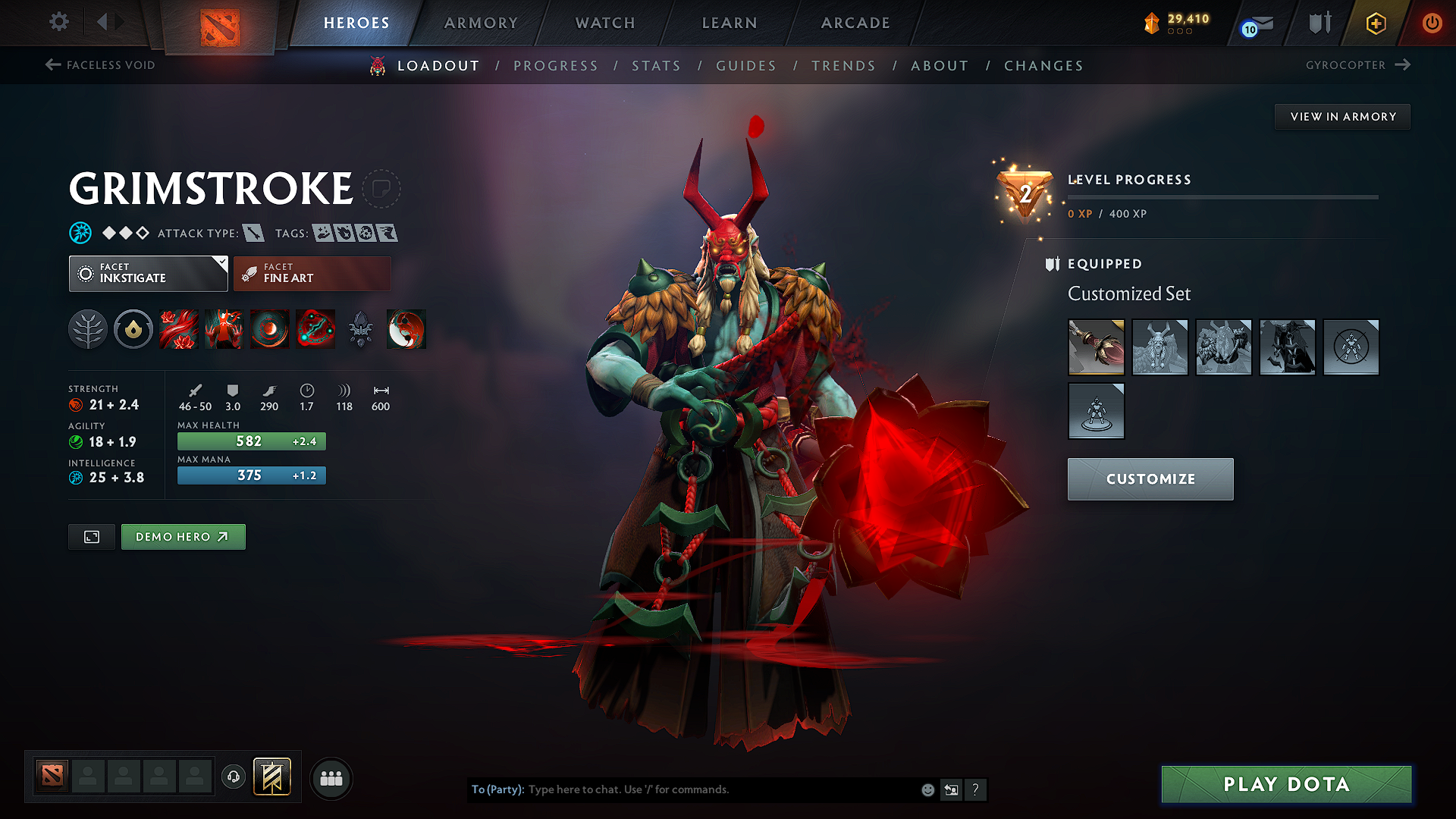Open the friends list icon bottom right

331,778
